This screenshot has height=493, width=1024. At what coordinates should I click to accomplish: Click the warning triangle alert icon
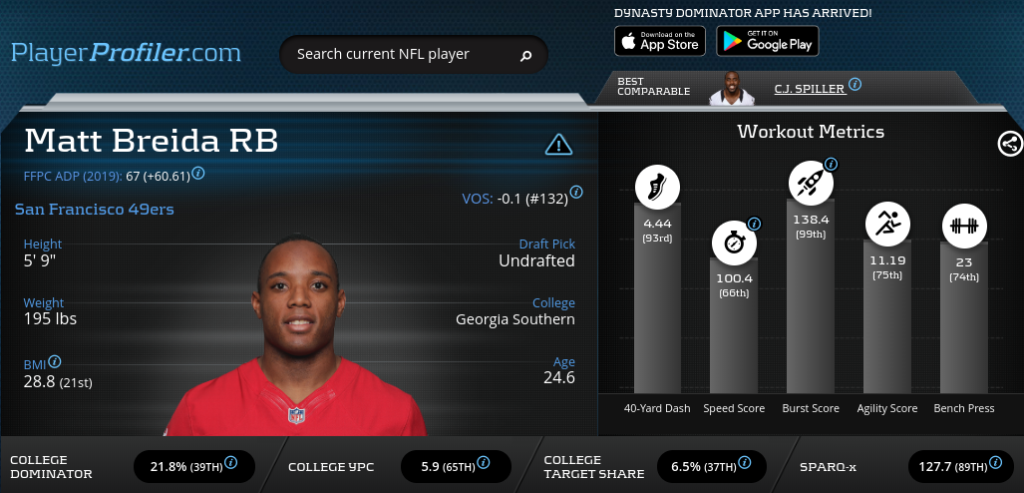(558, 145)
